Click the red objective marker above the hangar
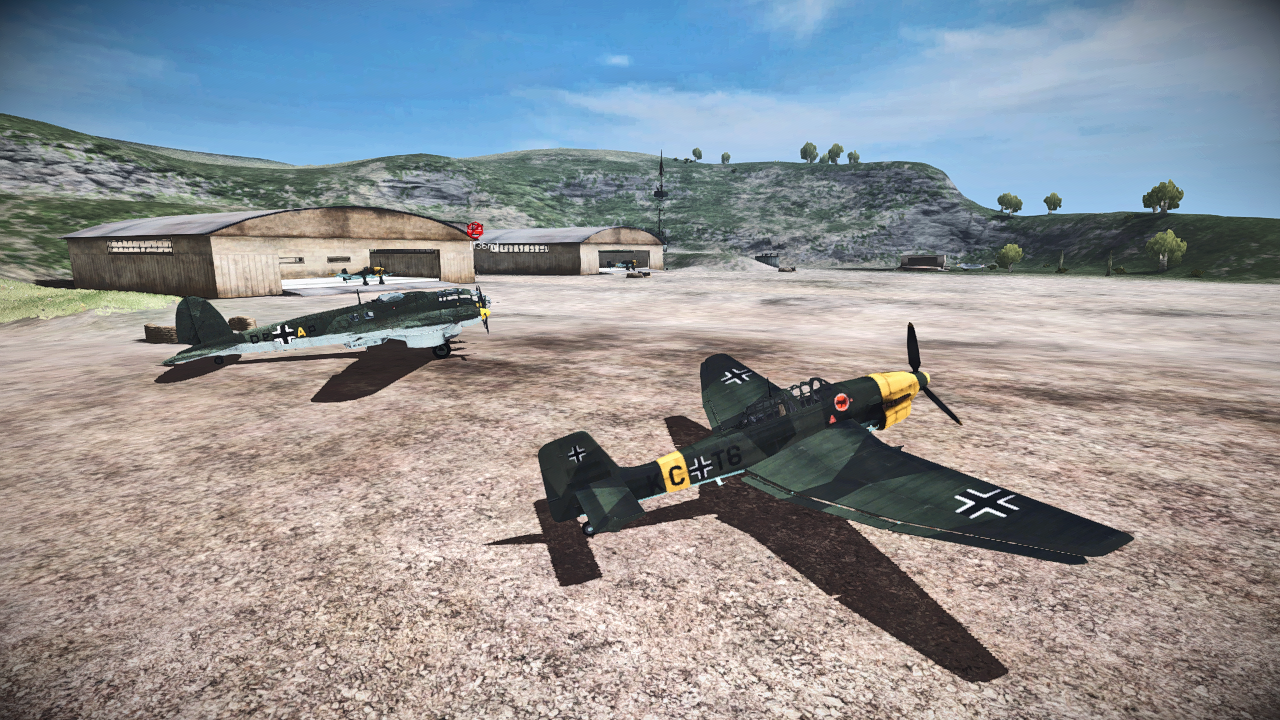 tap(475, 230)
